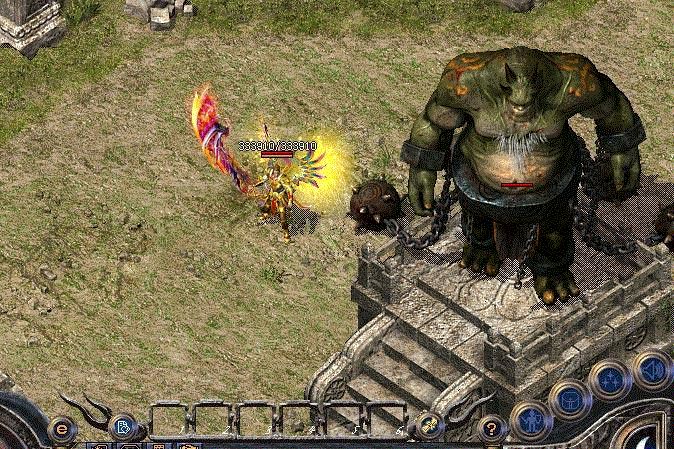This screenshot has width=674, height=449.
Task: Click the blue four-point star skills button
Action: 609,380
